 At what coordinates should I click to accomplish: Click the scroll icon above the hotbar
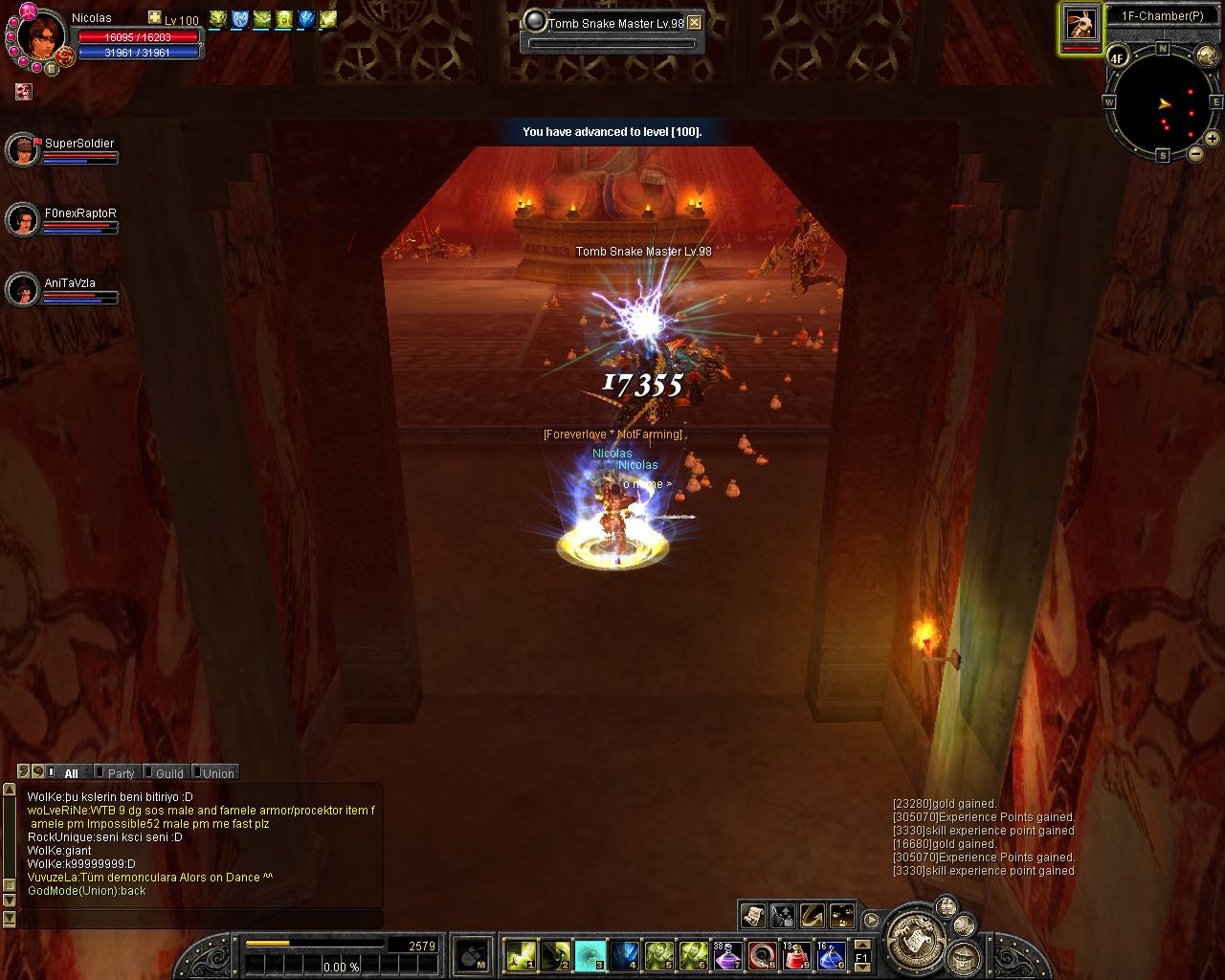tap(752, 916)
